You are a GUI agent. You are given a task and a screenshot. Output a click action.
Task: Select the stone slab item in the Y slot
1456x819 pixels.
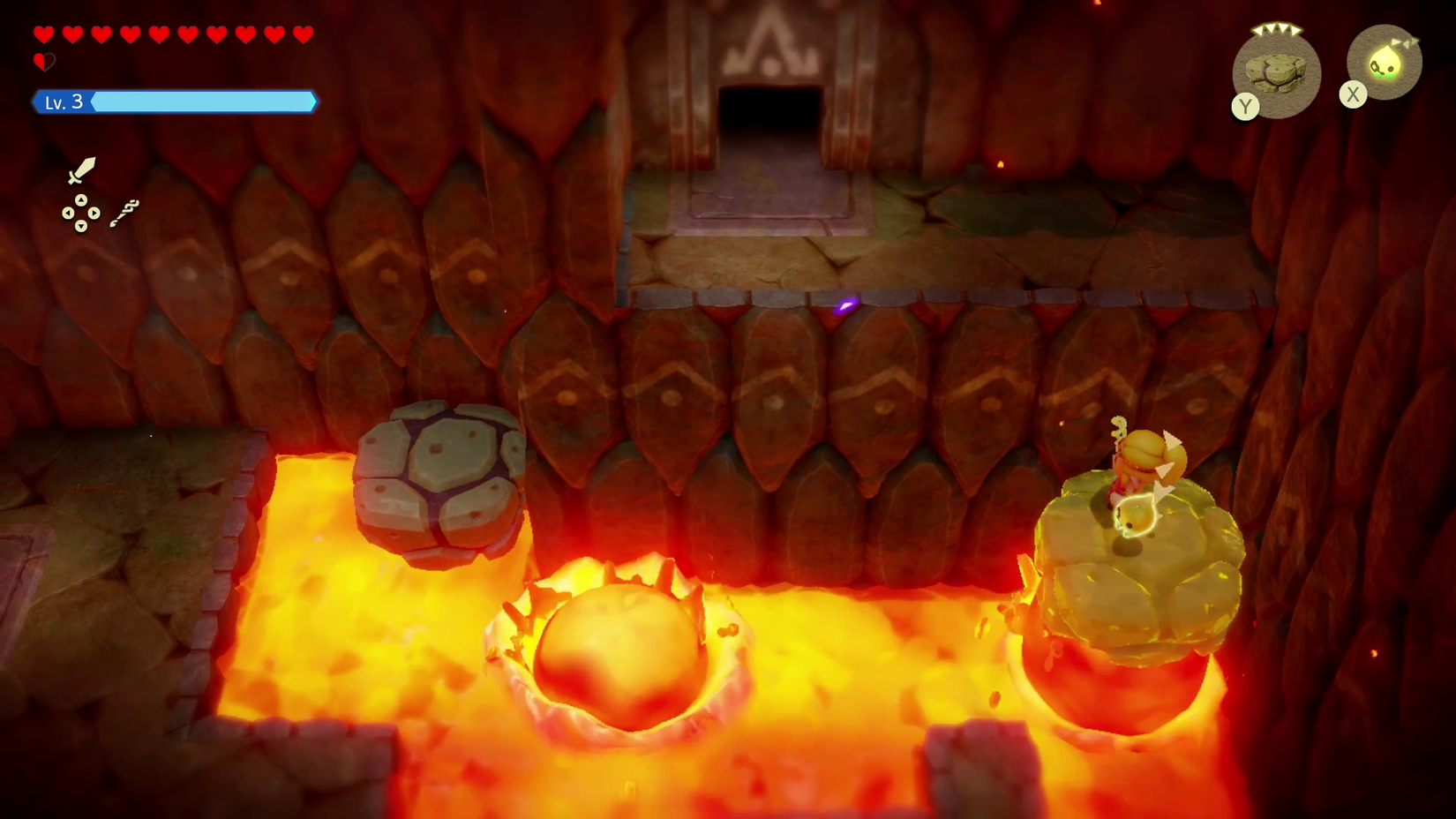click(x=1275, y=72)
